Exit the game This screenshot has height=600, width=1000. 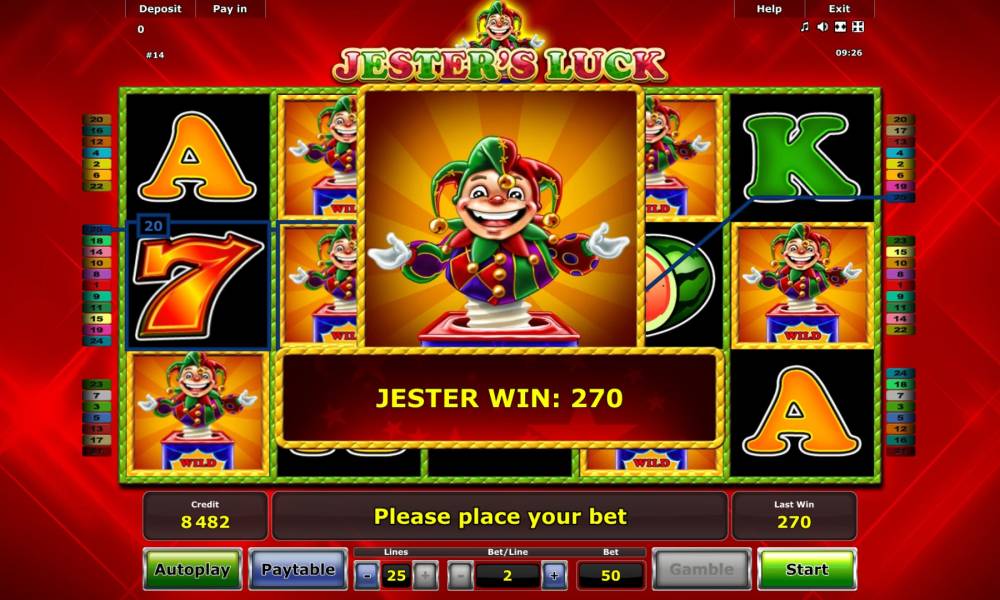click(x=839, y=9)
